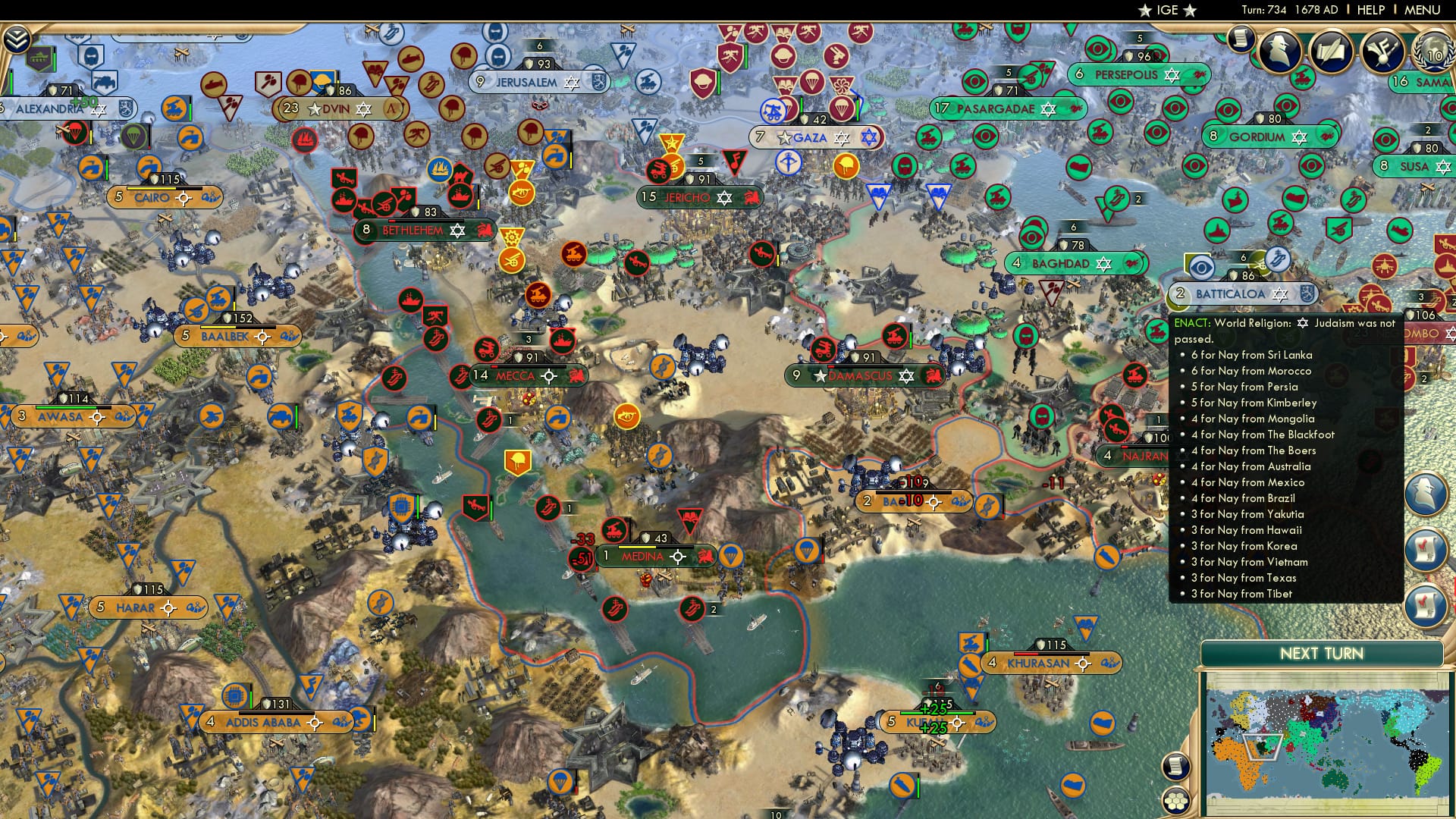The image size is (1456, 819).
Task: Click Baalbek's production progress bar
Action: 237,327
